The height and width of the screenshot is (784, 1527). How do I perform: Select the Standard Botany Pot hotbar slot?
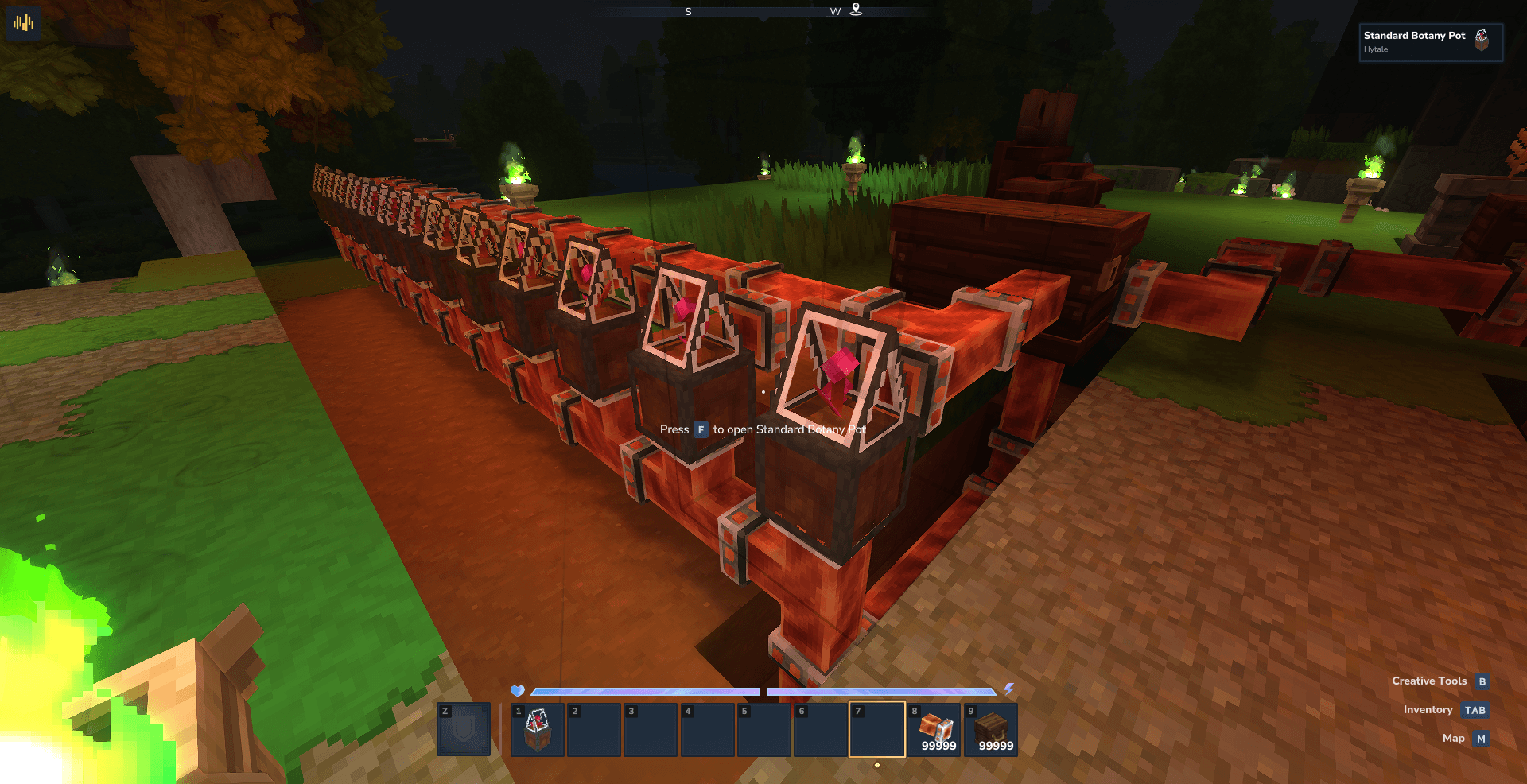538,729
